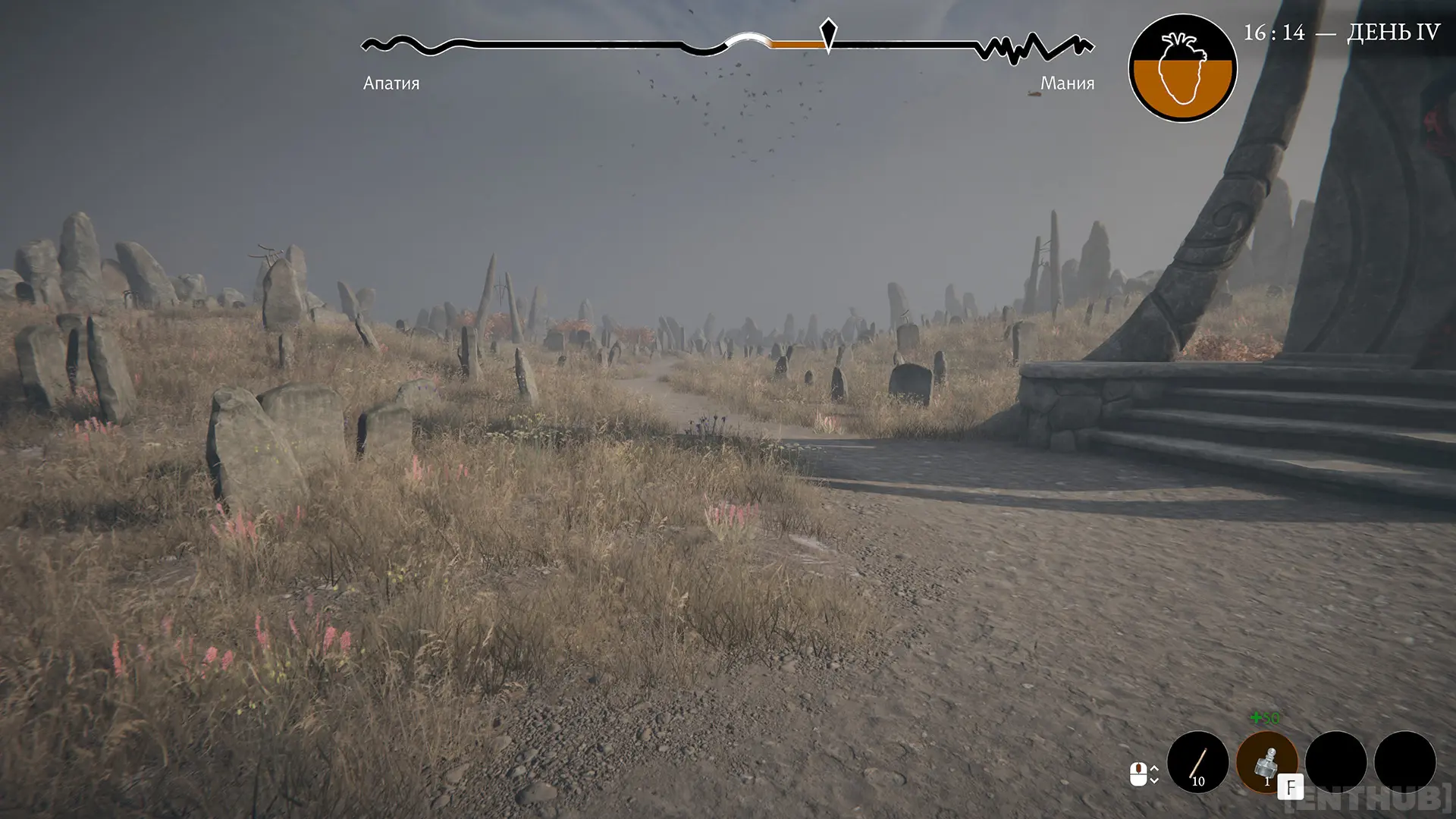Select the matchstick hotbar slot
Screen dimensions: 1456x819
tap(1197, 761)
